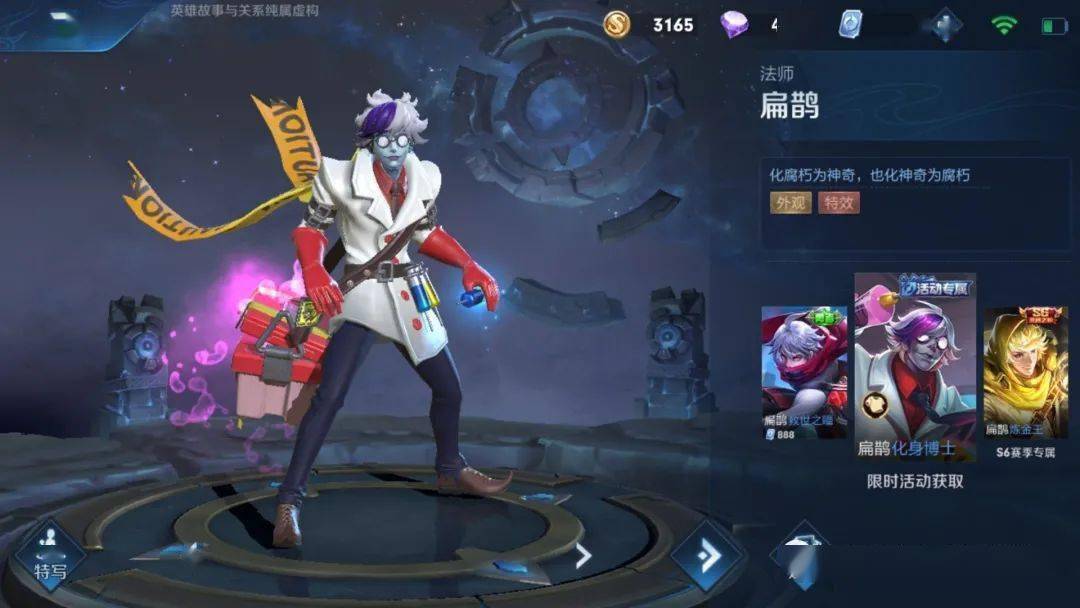The width and height of the screenshot is (1080, 608).
Task: Tap the purple diamond currency icon
Action: pyautogui.click(x=734, y=24)
